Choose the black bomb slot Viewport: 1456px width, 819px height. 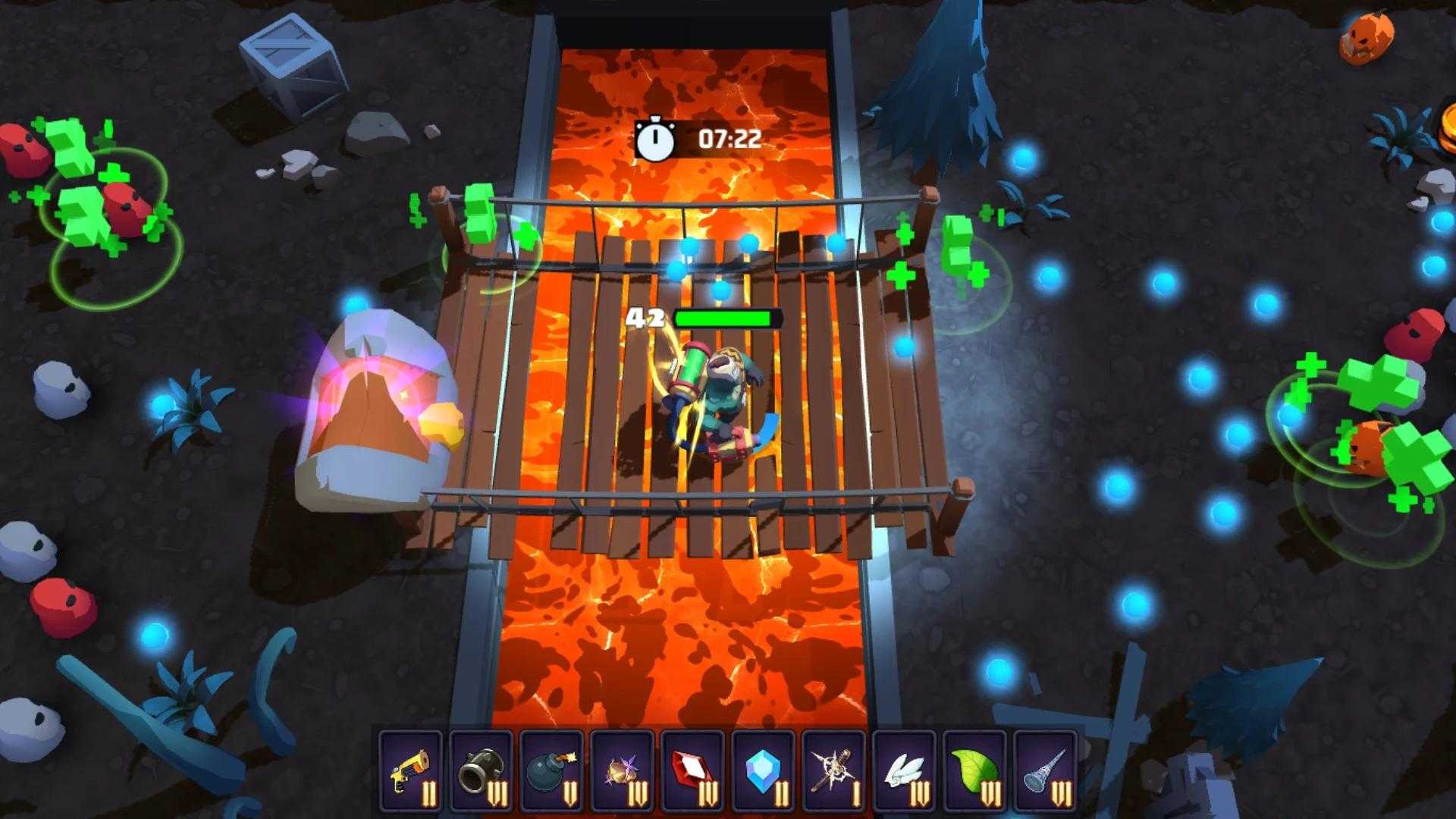(551, 771)
